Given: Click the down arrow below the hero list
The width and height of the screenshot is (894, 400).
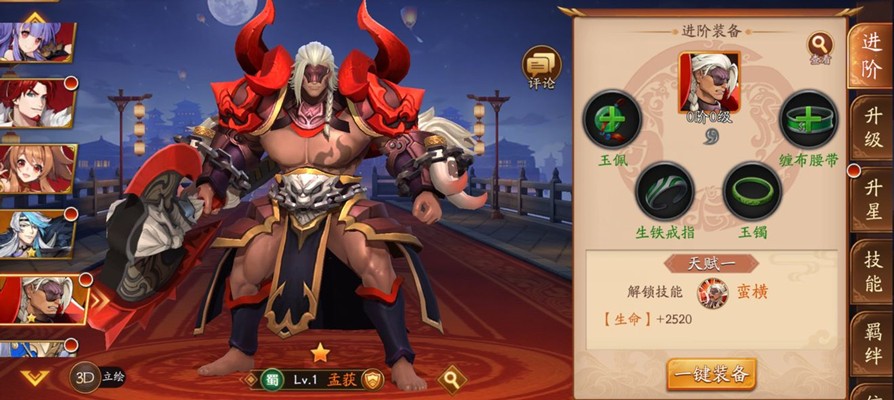Looking at the screenshot, I should (35, 377).
